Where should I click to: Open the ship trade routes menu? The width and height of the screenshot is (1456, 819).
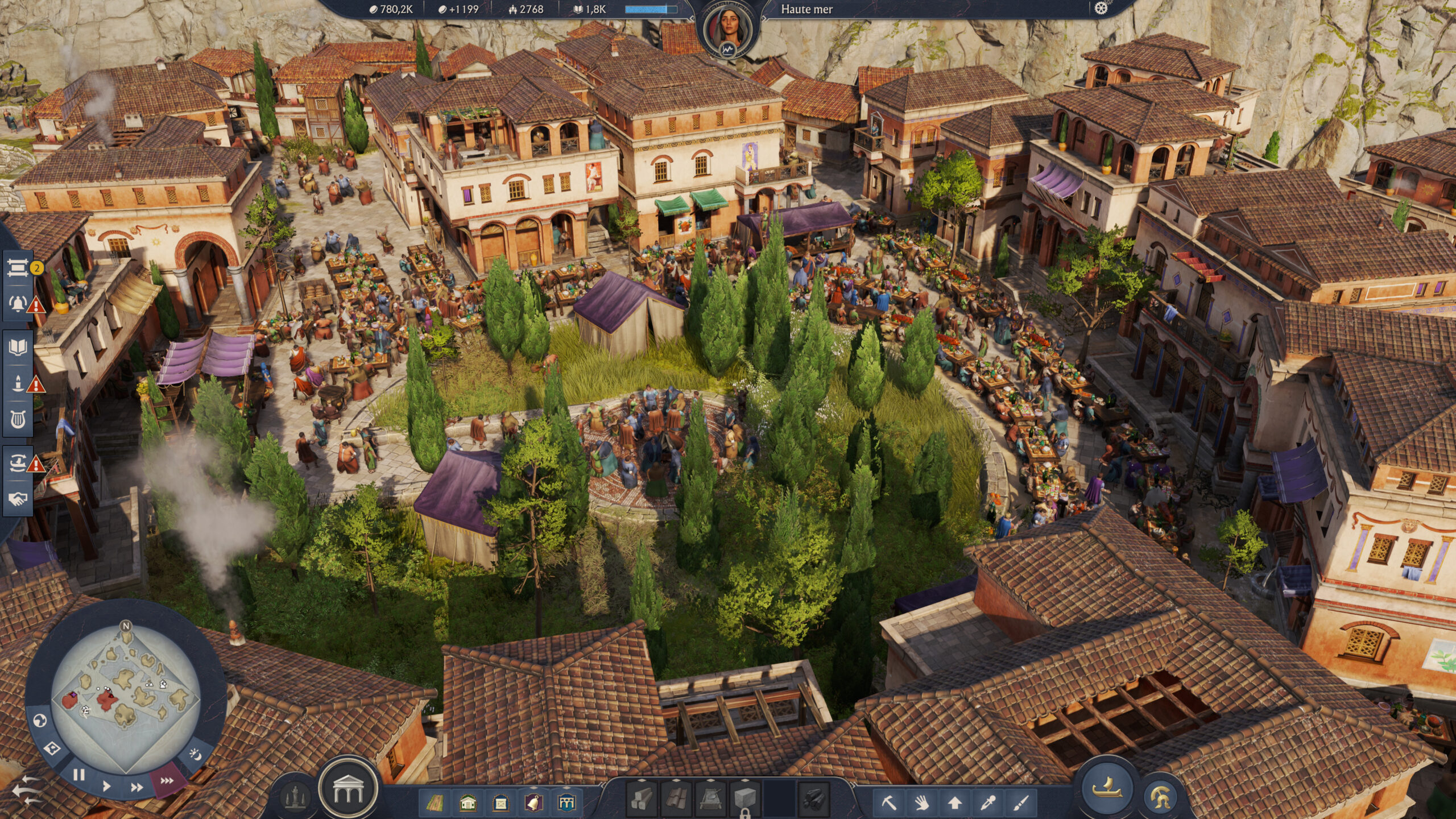(x=18, y=463)
